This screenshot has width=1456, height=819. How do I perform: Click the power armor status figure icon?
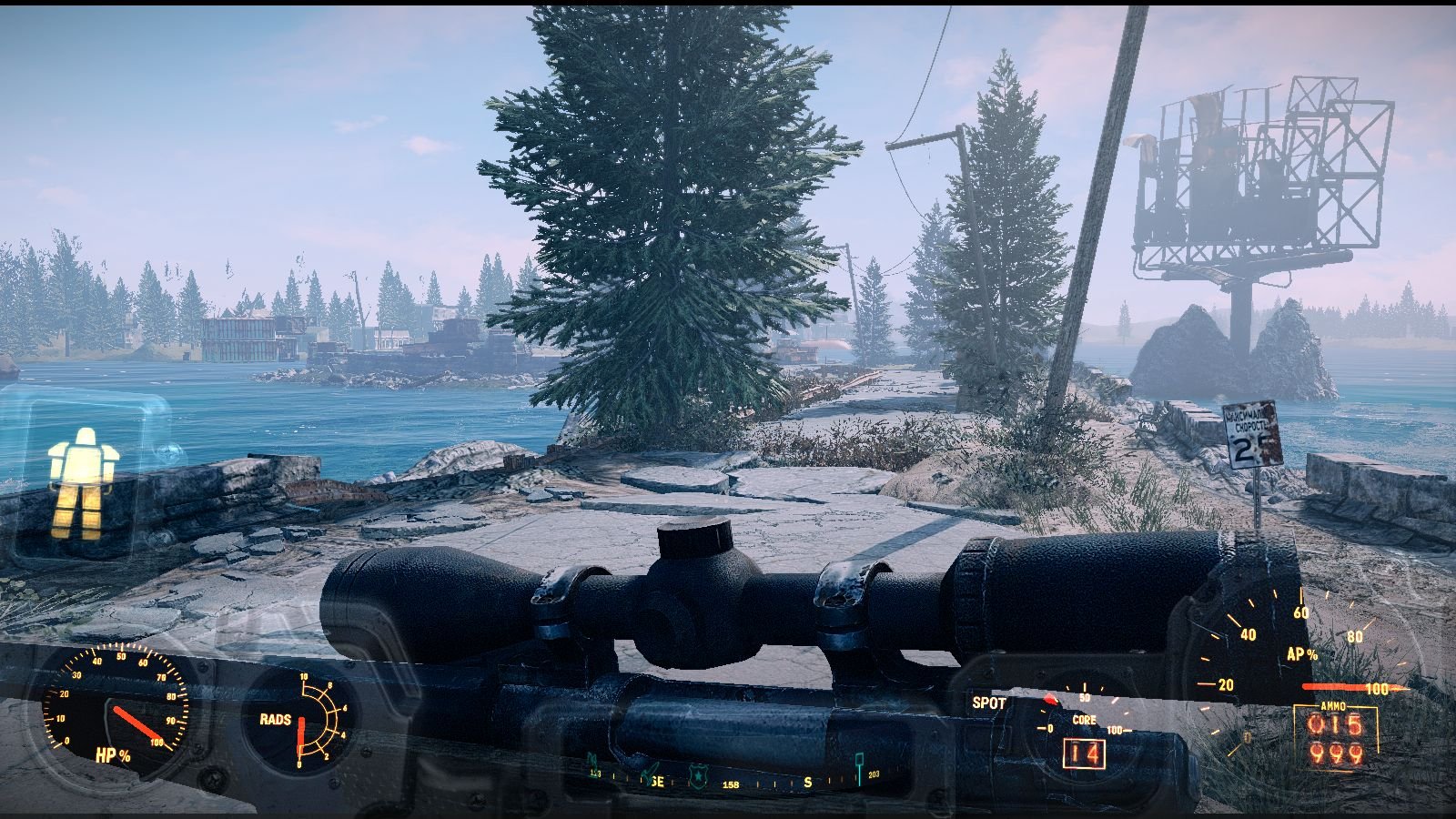click(82, 482)
